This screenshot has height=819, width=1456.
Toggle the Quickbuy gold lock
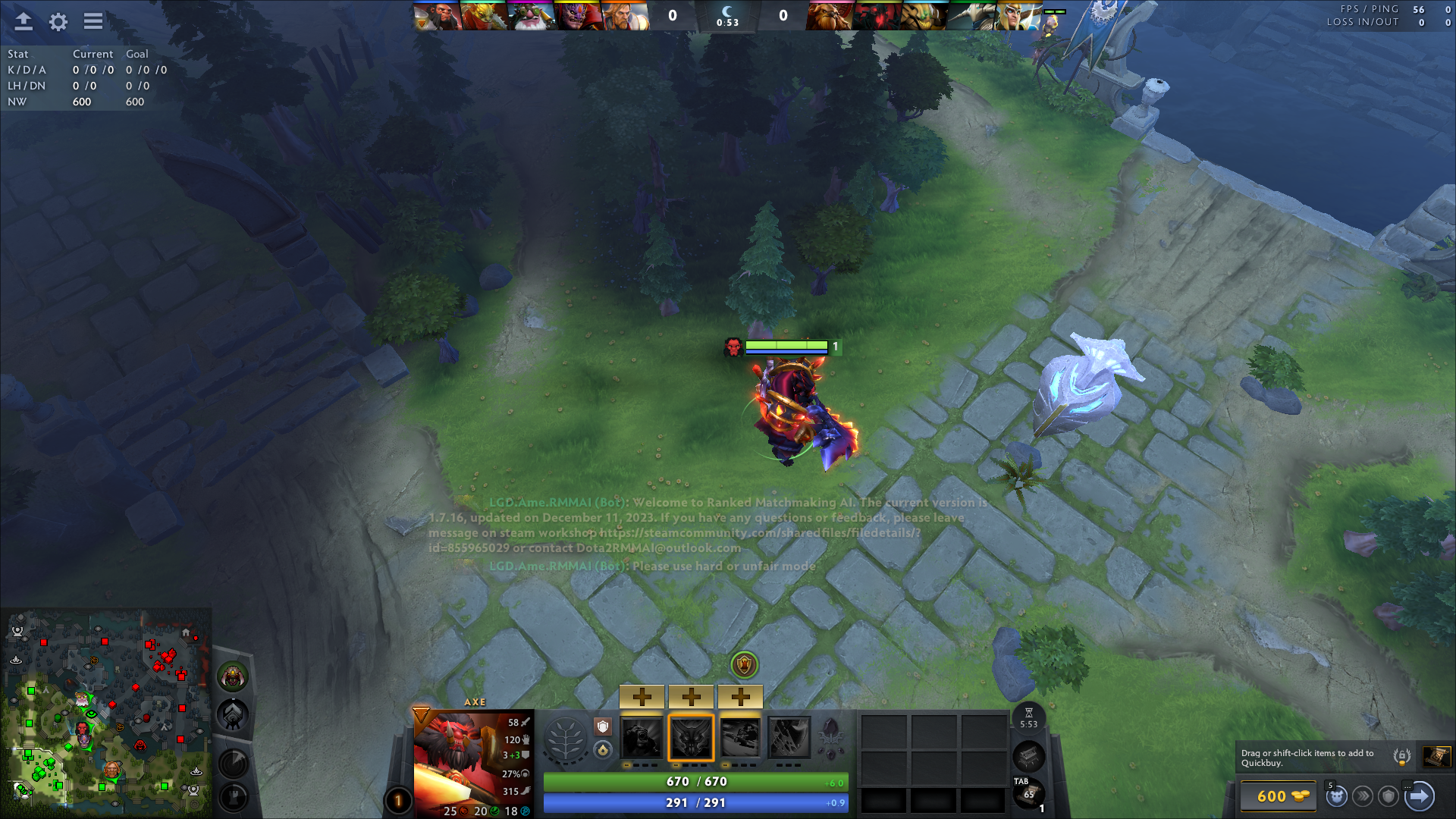click(x=1401, y=756)
